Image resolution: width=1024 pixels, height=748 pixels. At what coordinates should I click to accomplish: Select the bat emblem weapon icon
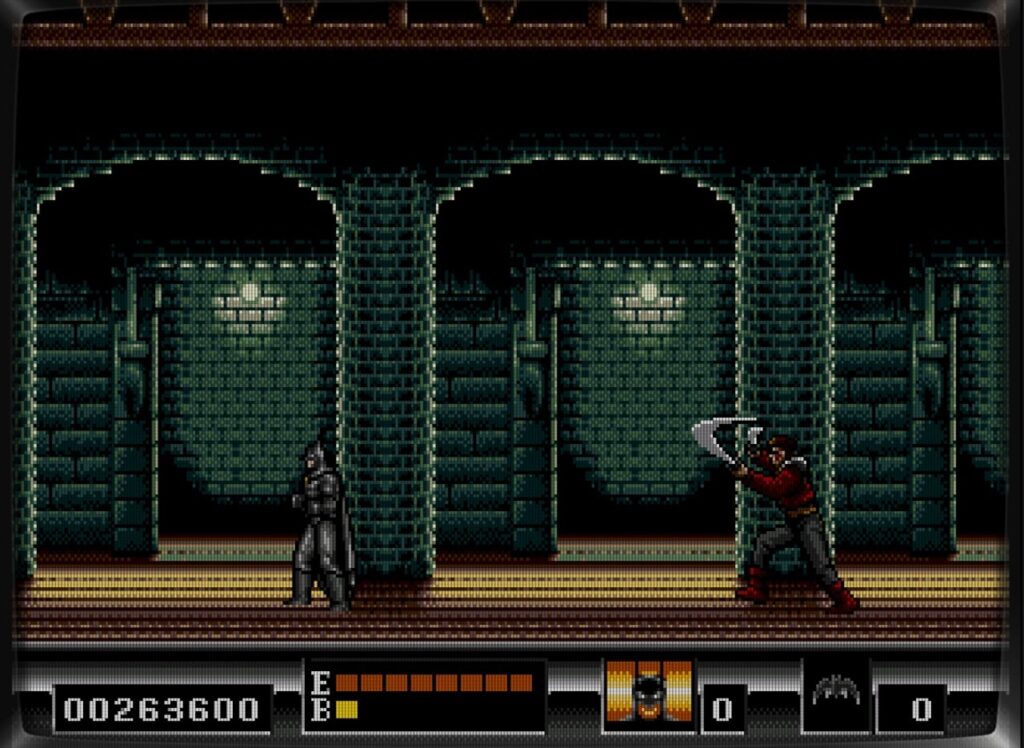[836, 692]
